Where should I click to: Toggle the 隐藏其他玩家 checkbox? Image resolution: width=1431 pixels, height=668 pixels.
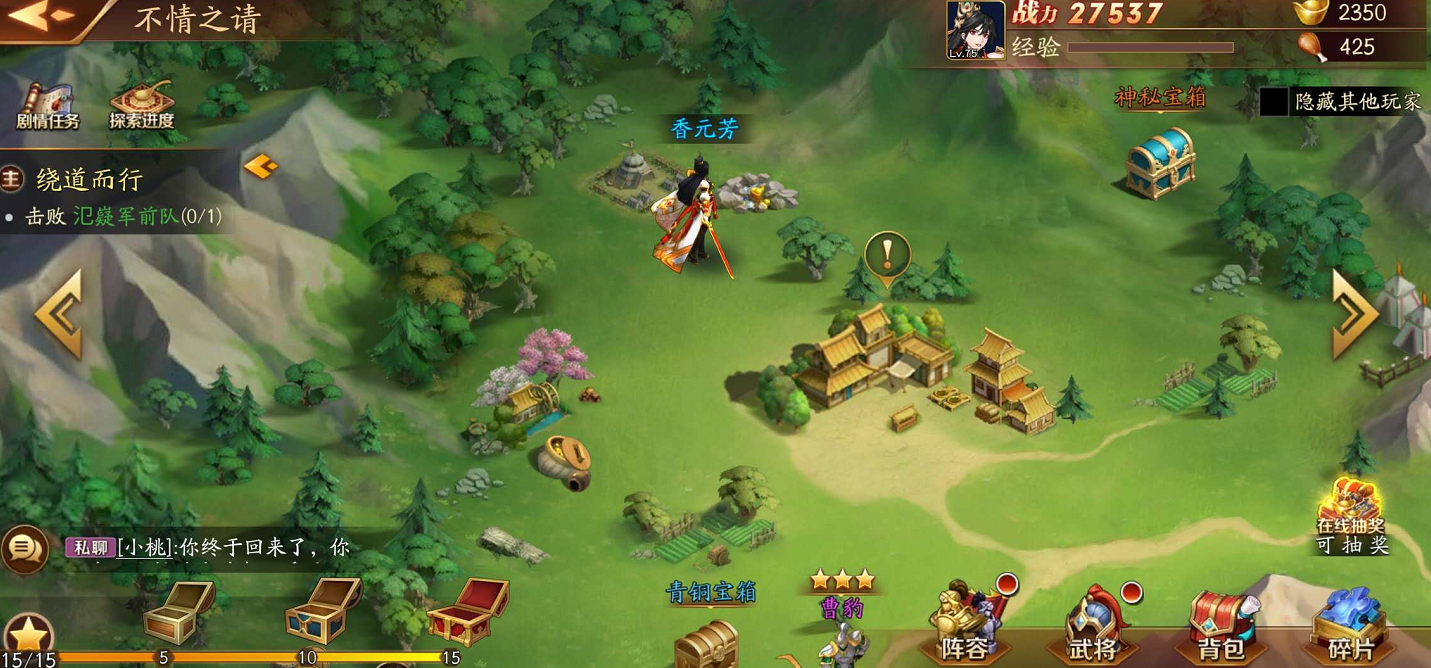point(1273,102)
